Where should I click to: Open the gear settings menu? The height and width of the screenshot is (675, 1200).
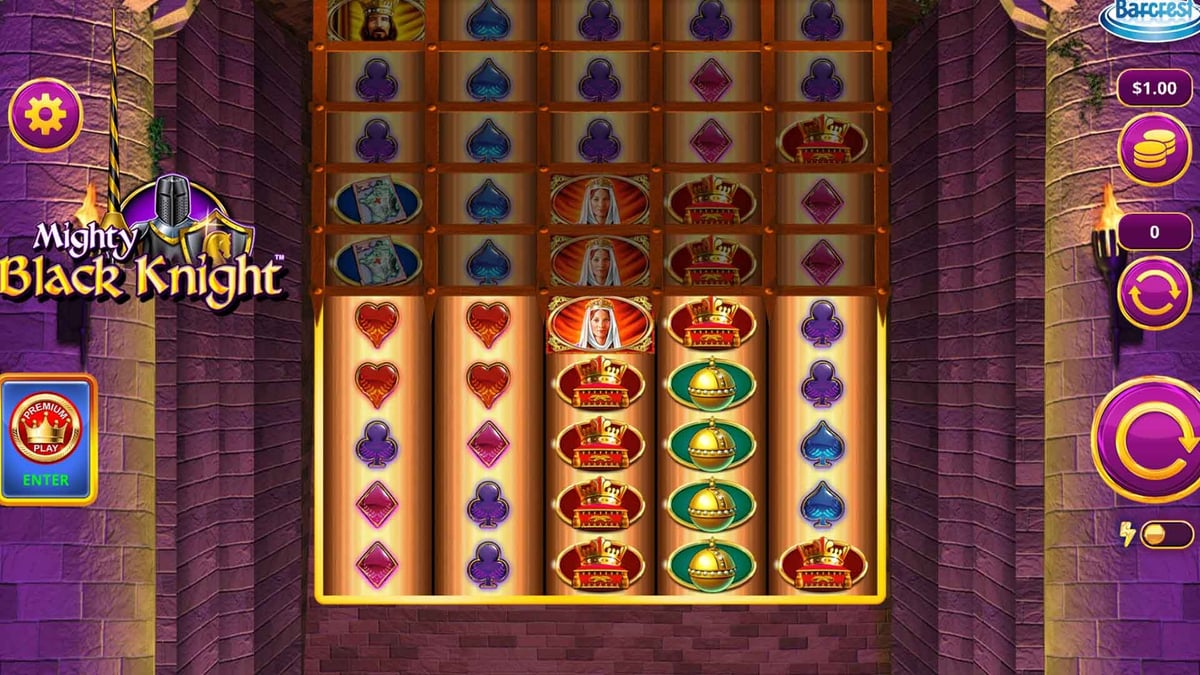point(46,116)
